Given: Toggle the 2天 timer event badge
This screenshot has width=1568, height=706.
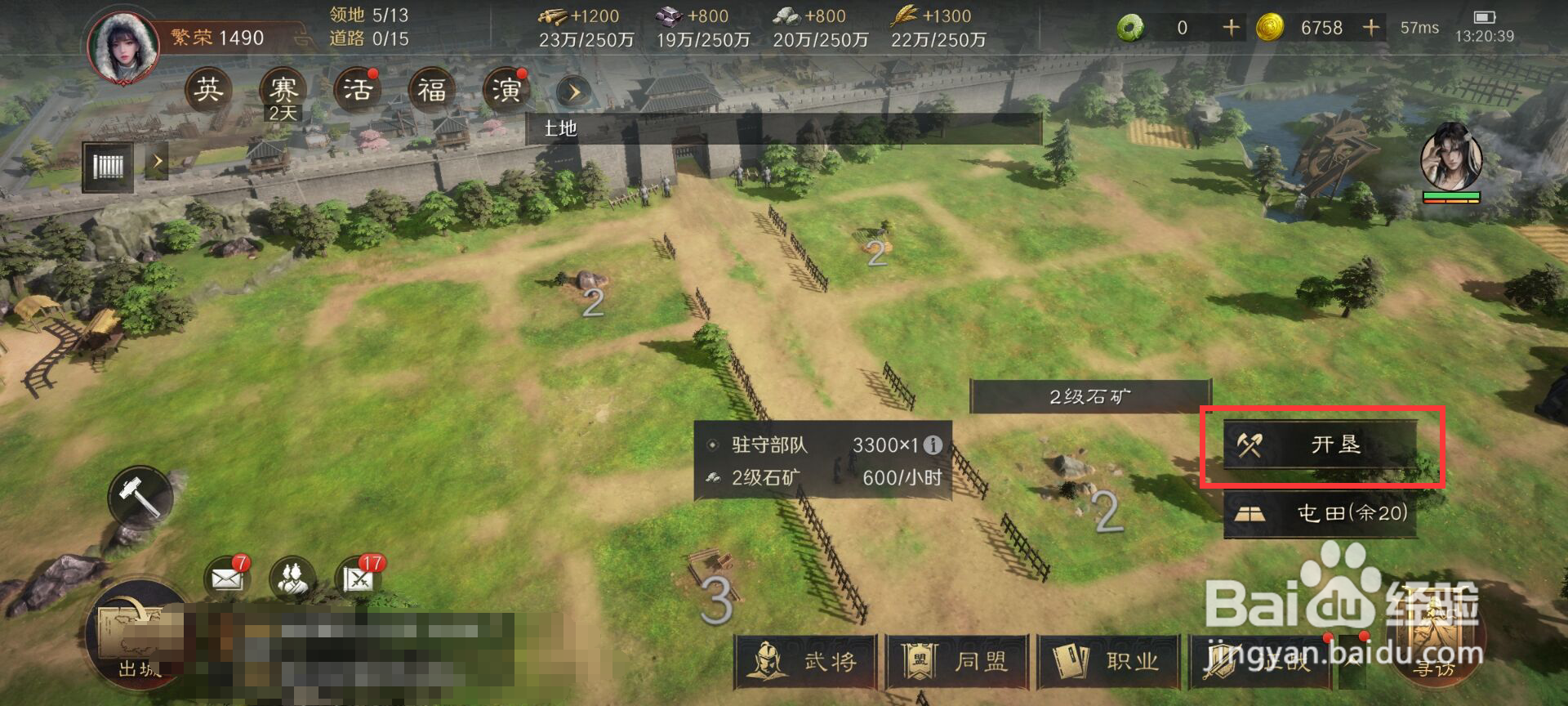Looking at the screenshot, I should click(282, 112).
